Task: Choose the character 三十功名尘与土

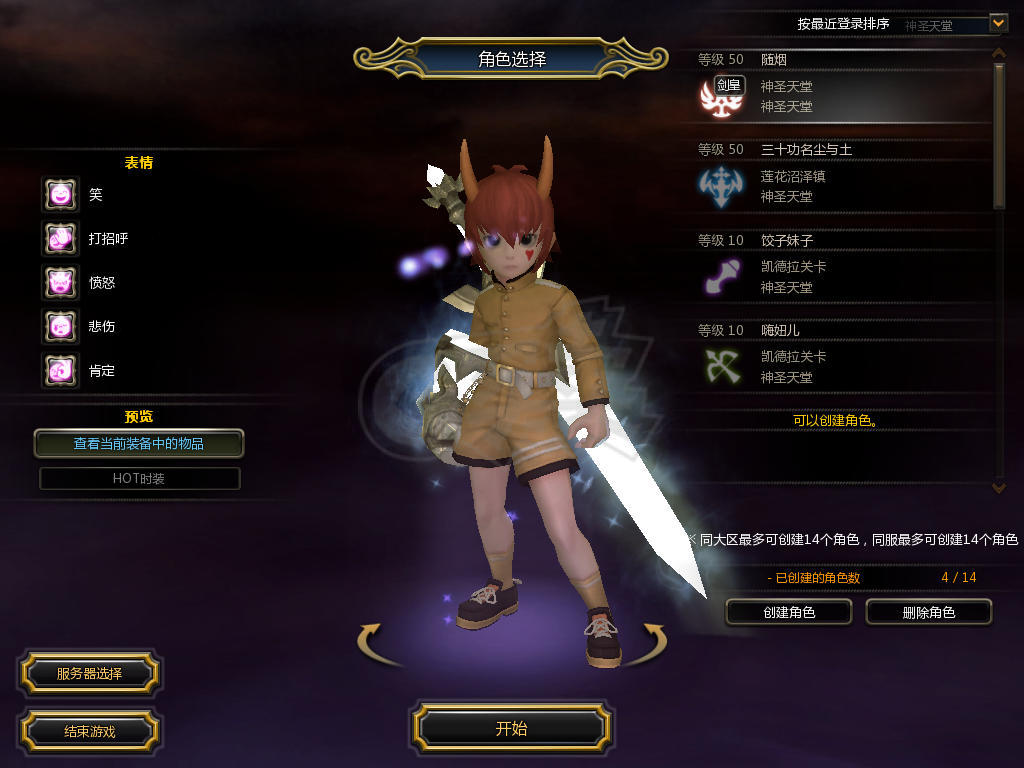Action: coord(840,177)
